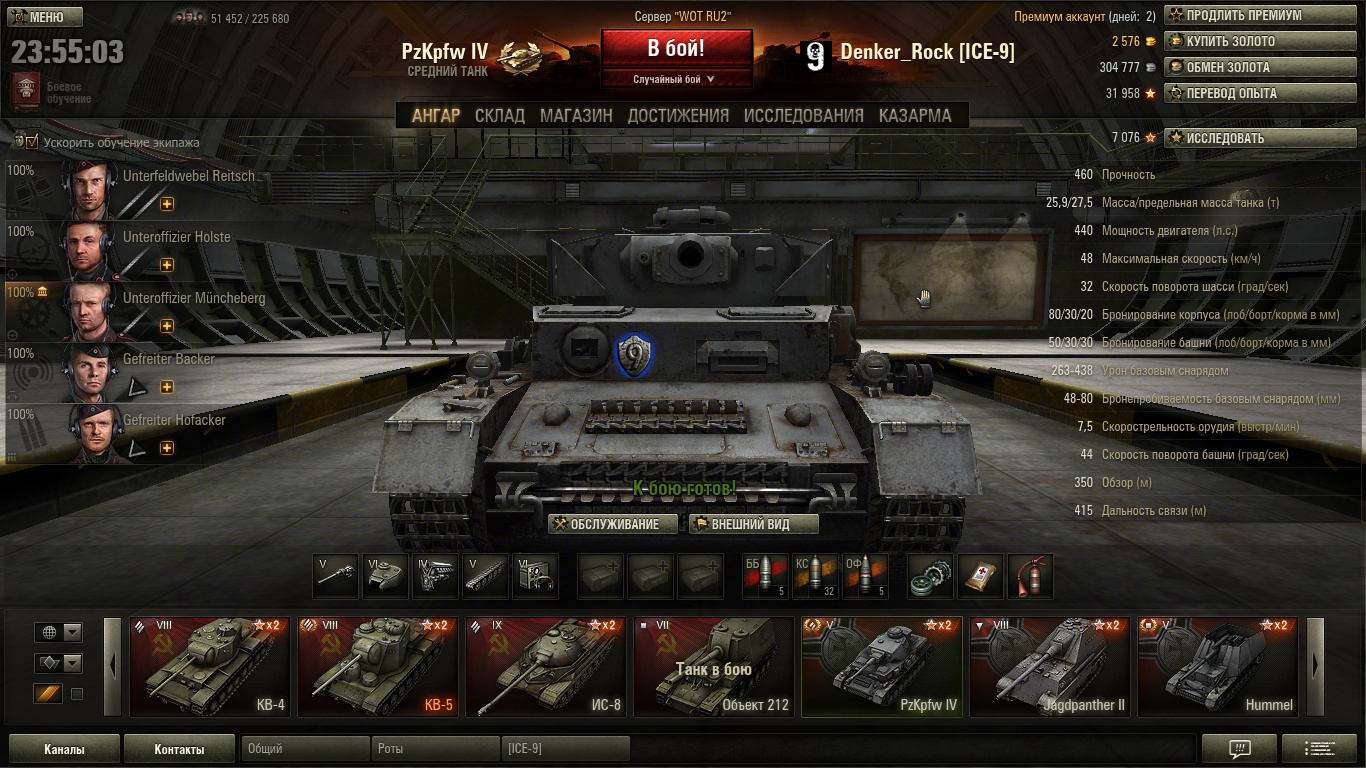Open the КАЗАРМА tab
Viewport: 1366px width, 768px height.
click(x=915, y=115)
